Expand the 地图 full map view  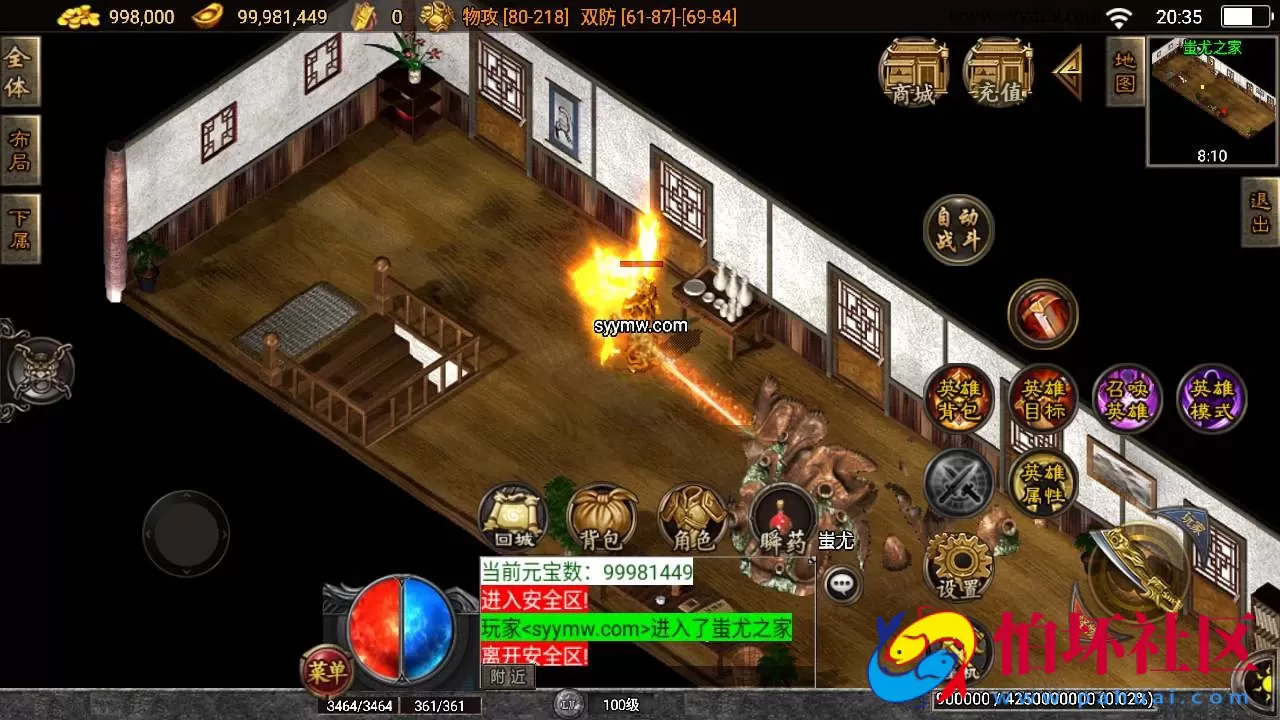point(1124,72)
